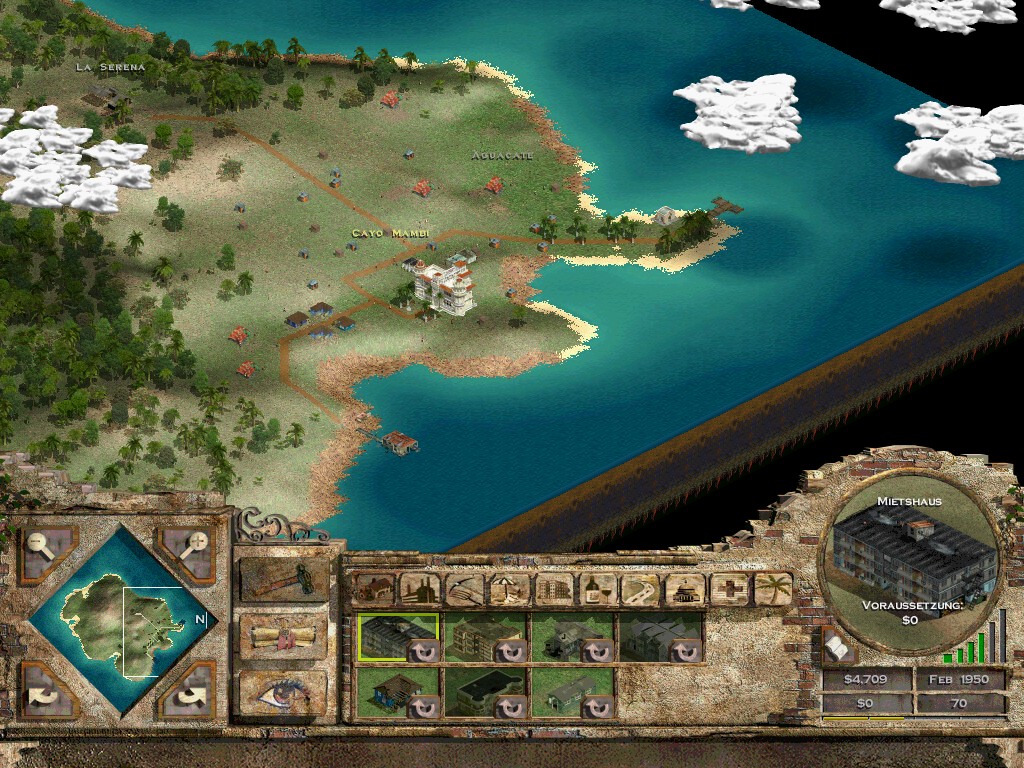Open the edicts scroll button
Image resolution: width=1024 pixels, height=768 pixels.
pos(284,638)
